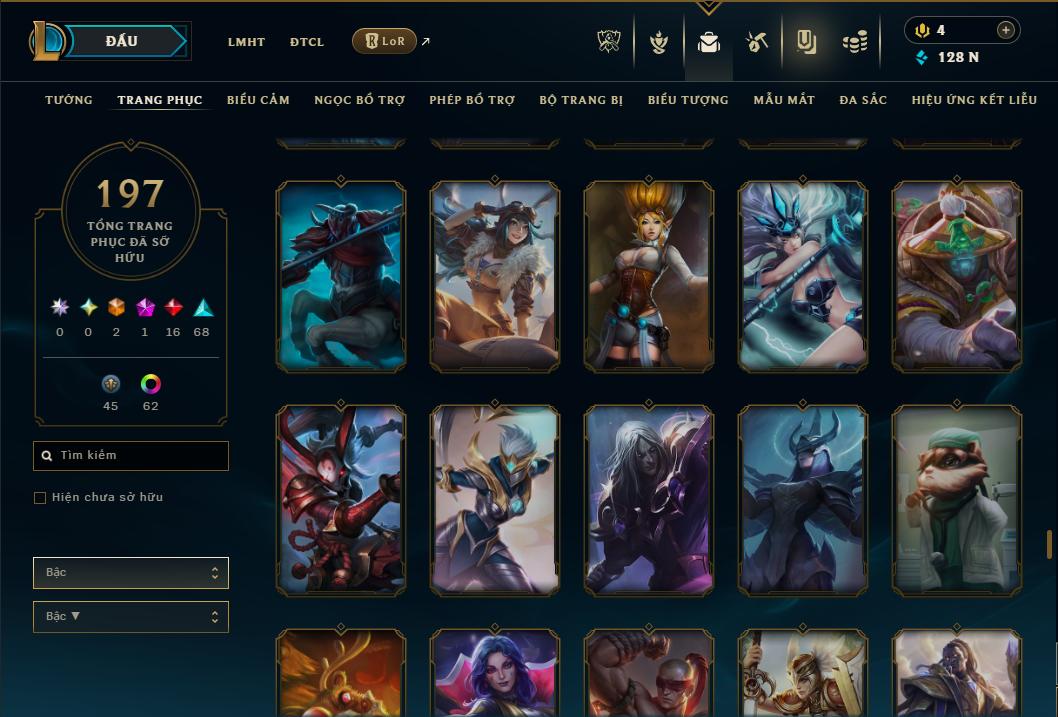The image size is (1058, 717).
Task: Open the Mẫu Mắt tab
Action: point(784,100)
